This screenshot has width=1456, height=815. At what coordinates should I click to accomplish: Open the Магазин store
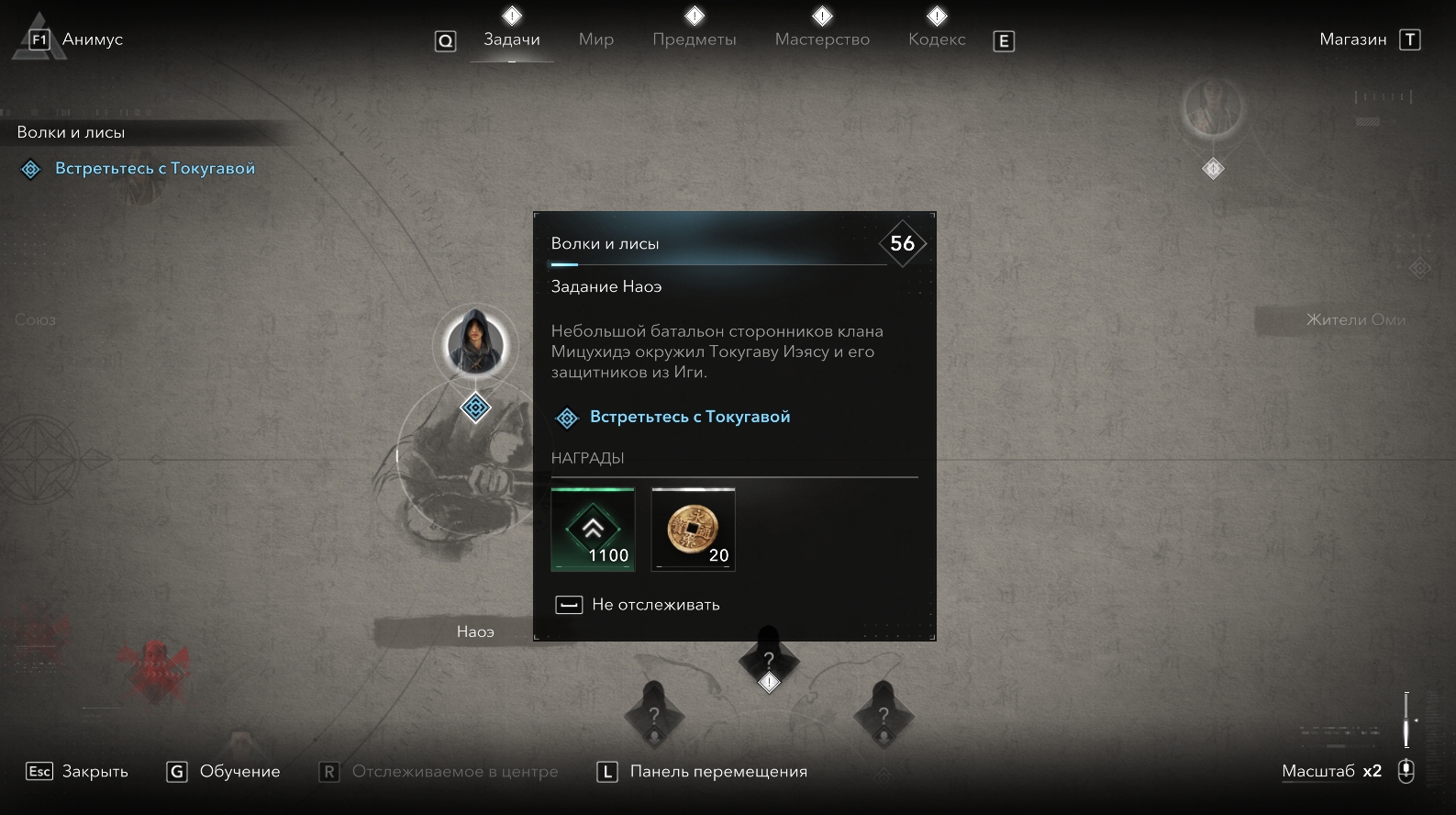pyautogui.click(x=1352, y=39)
